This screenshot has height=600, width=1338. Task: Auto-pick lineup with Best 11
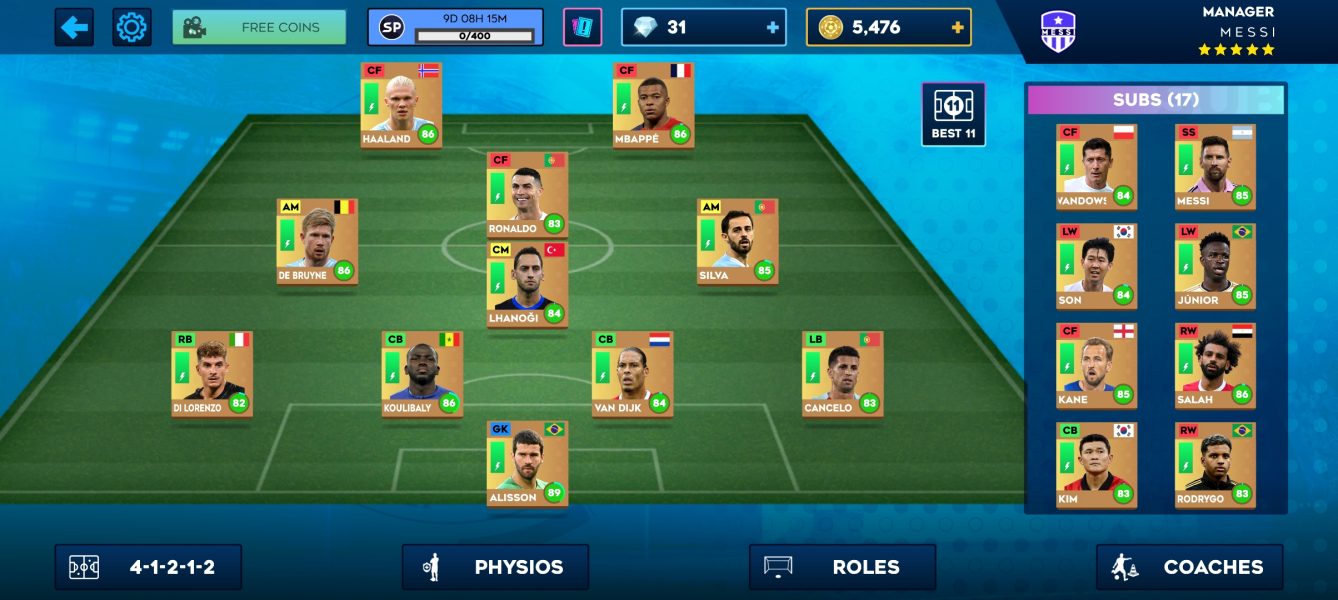(x=953, y=114)
